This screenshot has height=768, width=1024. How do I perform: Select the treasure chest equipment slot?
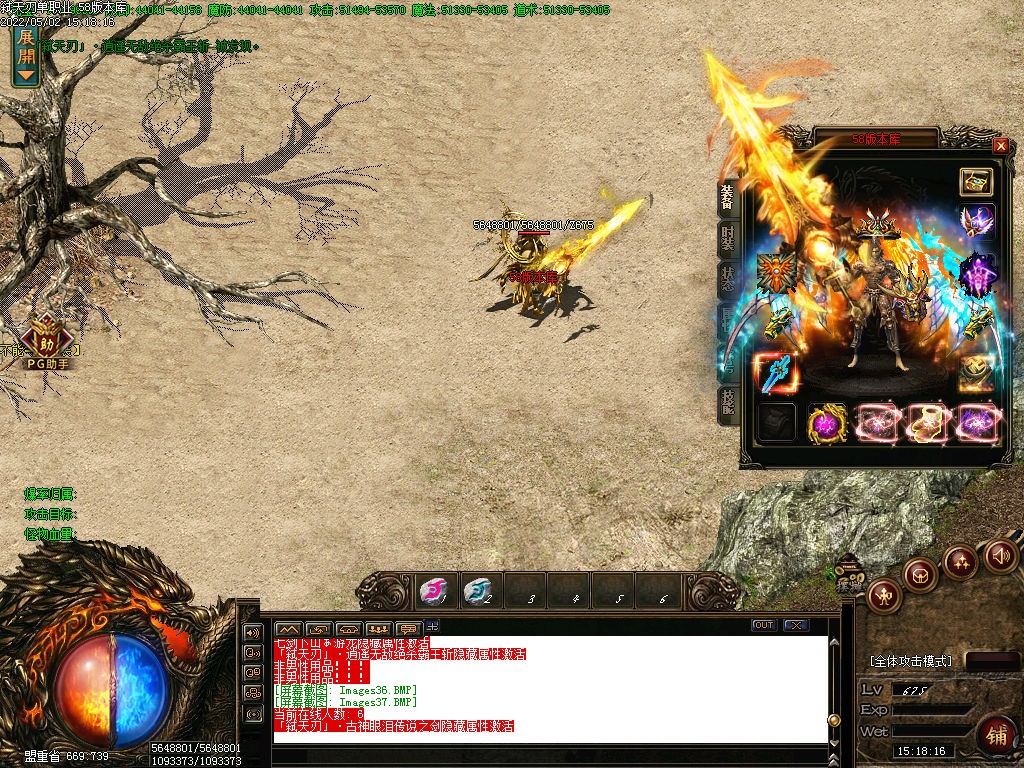976,181
